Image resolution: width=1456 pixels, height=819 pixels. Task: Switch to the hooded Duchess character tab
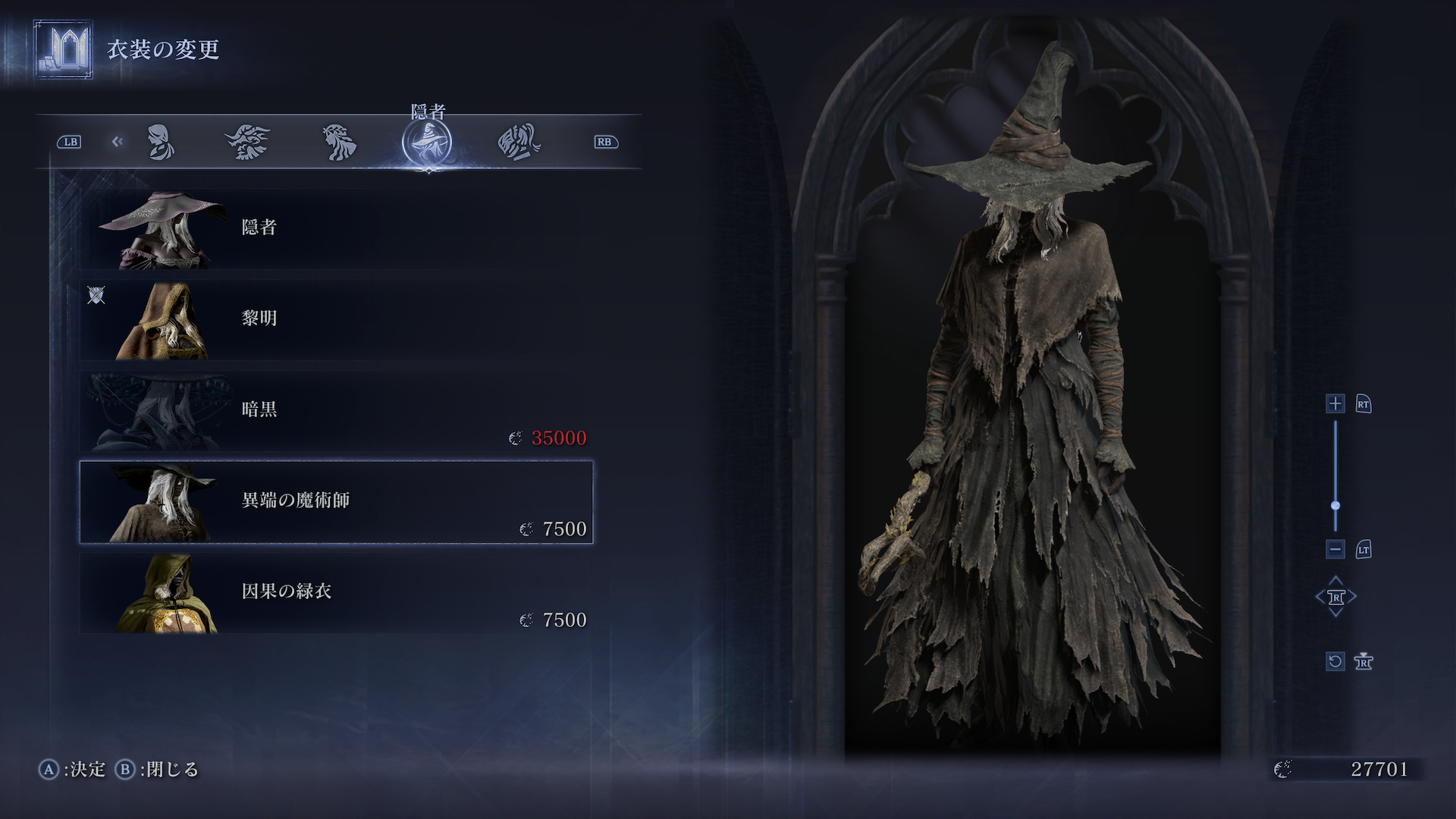160,142
